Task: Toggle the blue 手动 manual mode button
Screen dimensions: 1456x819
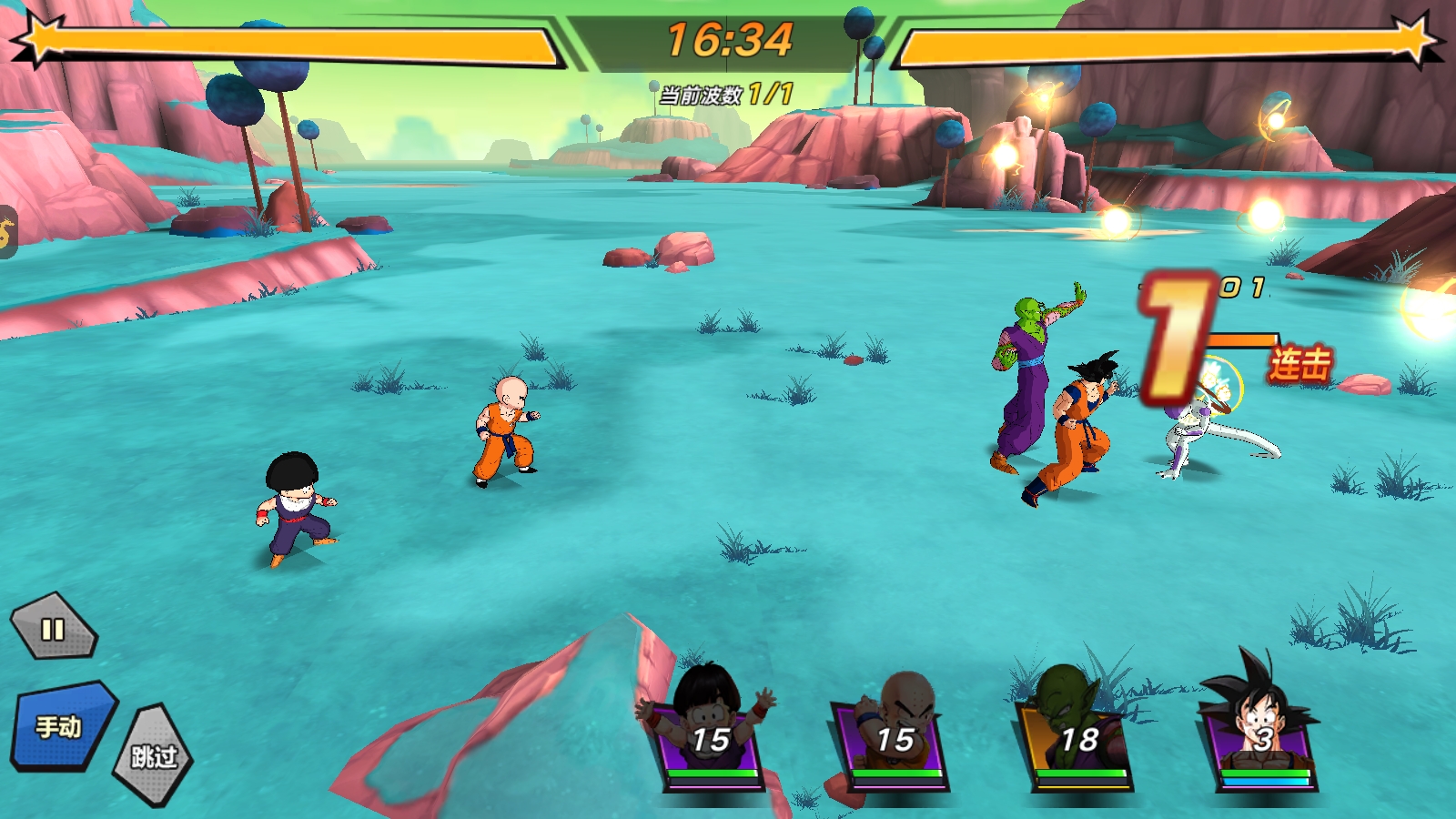Action: pos(62,726)
